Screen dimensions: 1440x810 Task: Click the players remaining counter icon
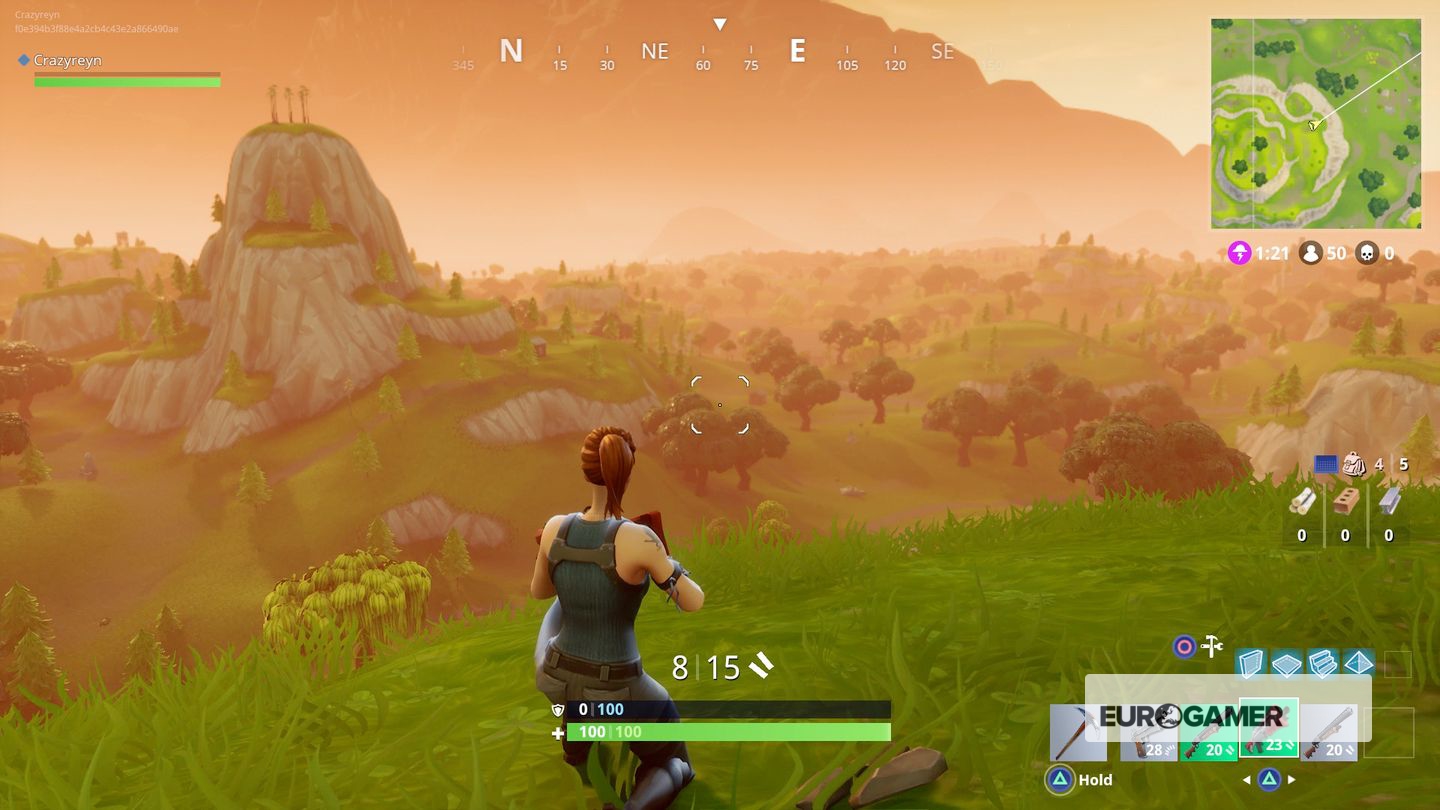(x=1312, y=253)
